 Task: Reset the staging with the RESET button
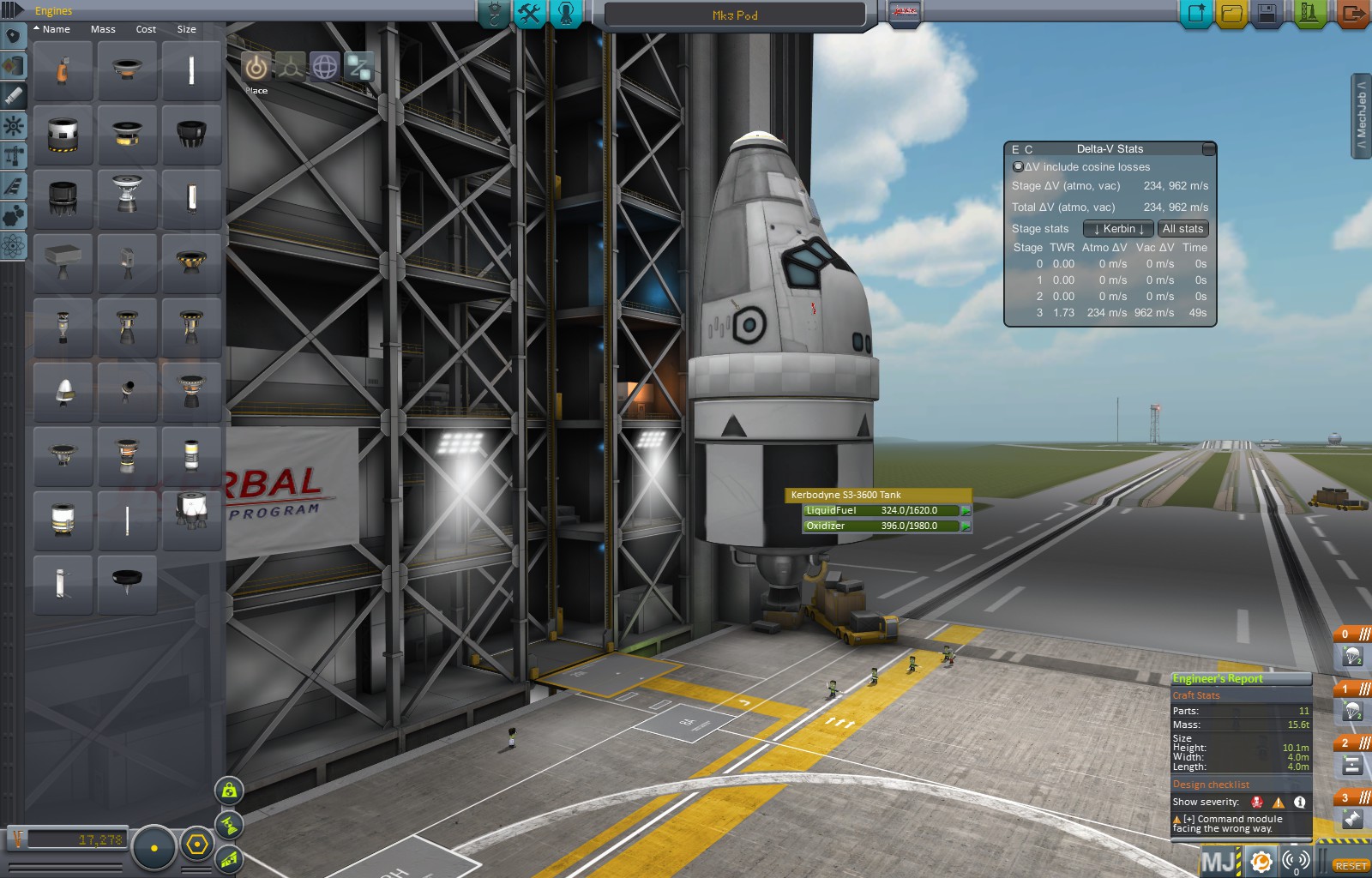pos(1351,866)
